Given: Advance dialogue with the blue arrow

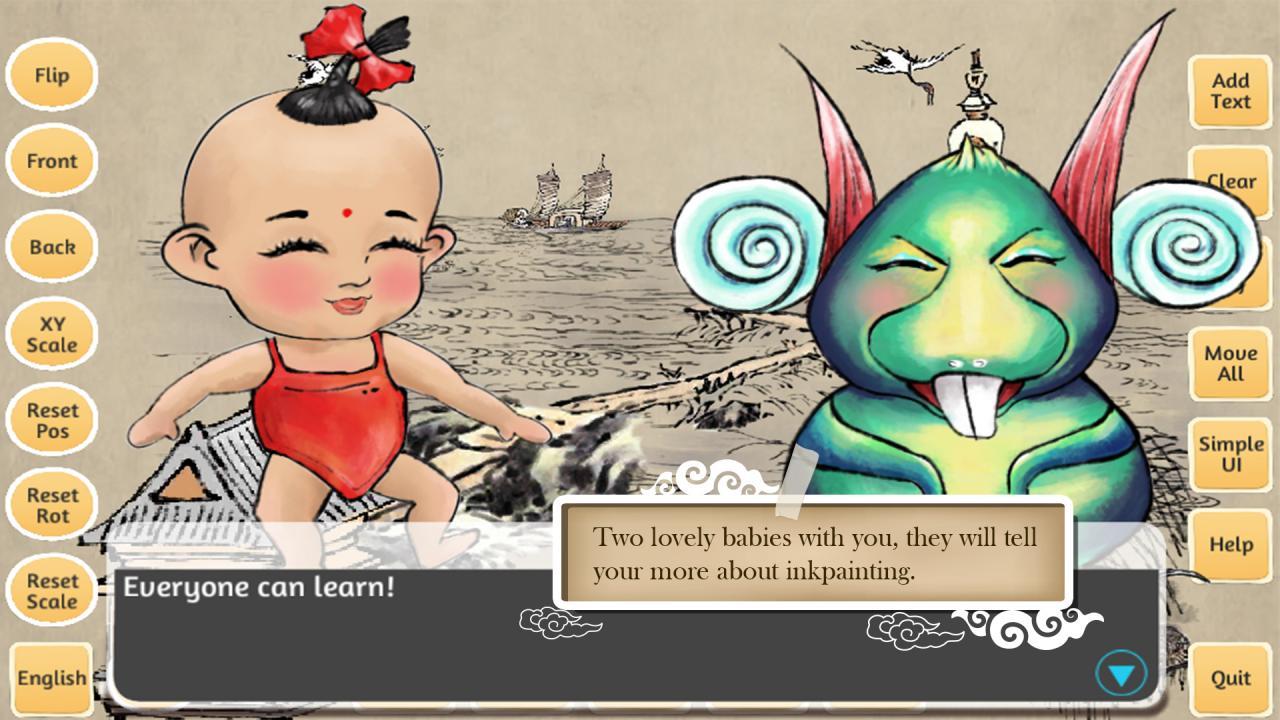Looking at the screenshot, I should tap(1121, 675).
